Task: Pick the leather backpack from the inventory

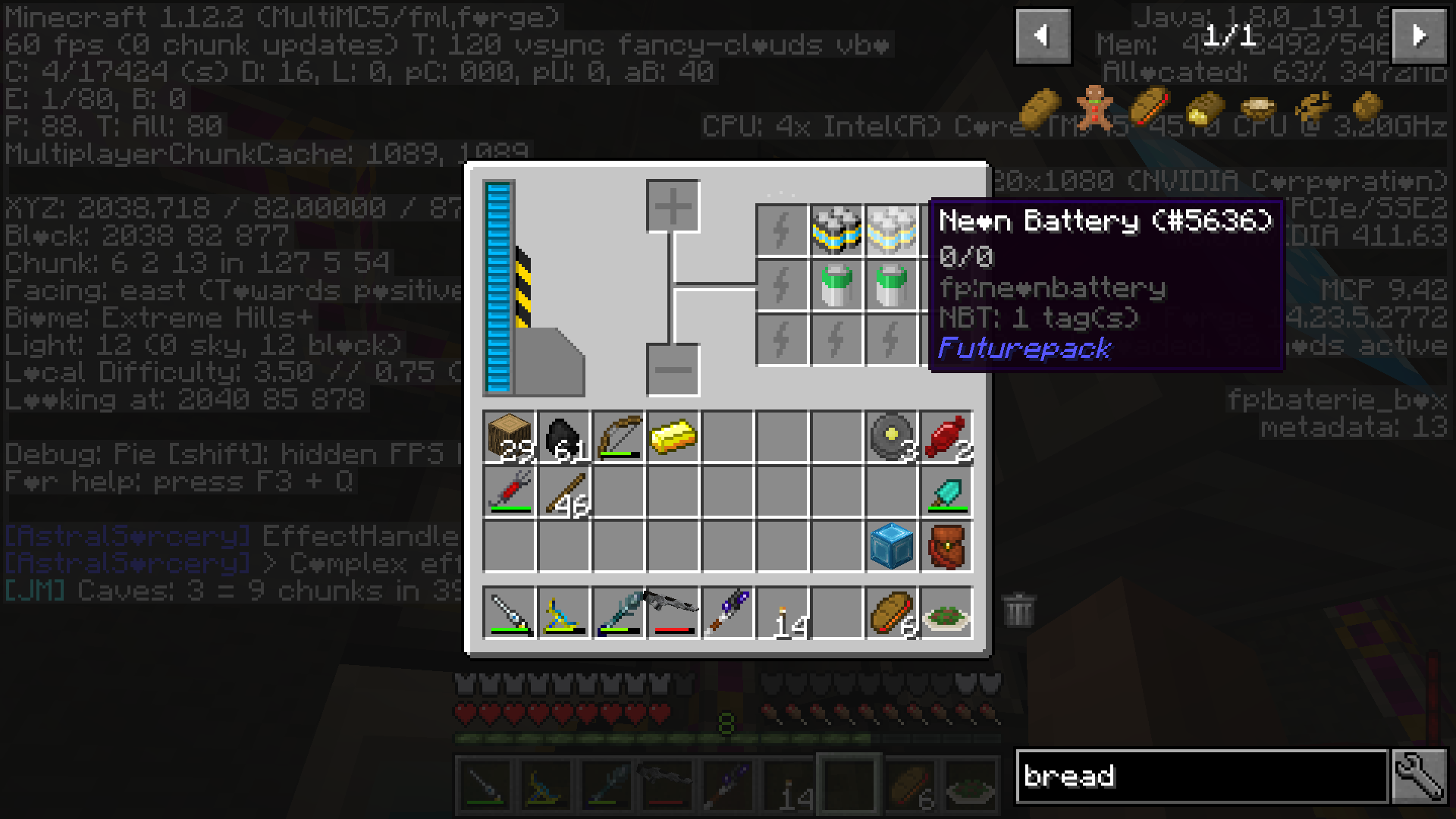Action: pos(948,546)
